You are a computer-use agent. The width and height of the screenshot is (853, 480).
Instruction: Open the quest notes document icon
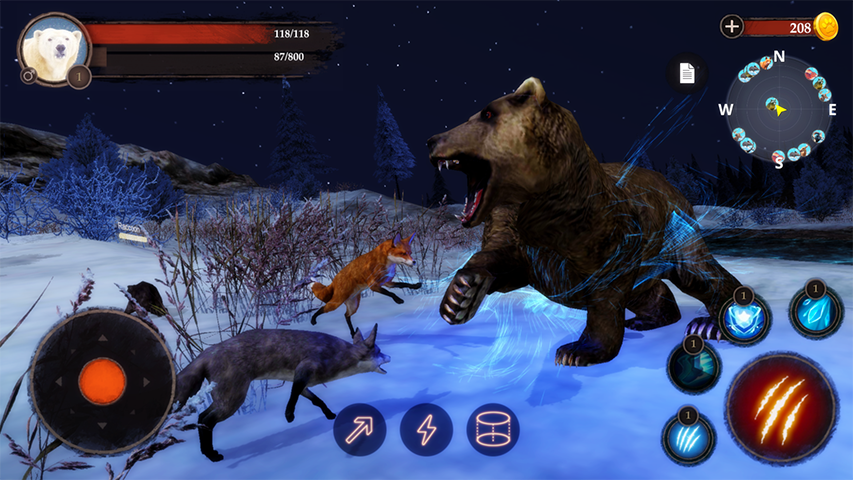click(687, 73)
